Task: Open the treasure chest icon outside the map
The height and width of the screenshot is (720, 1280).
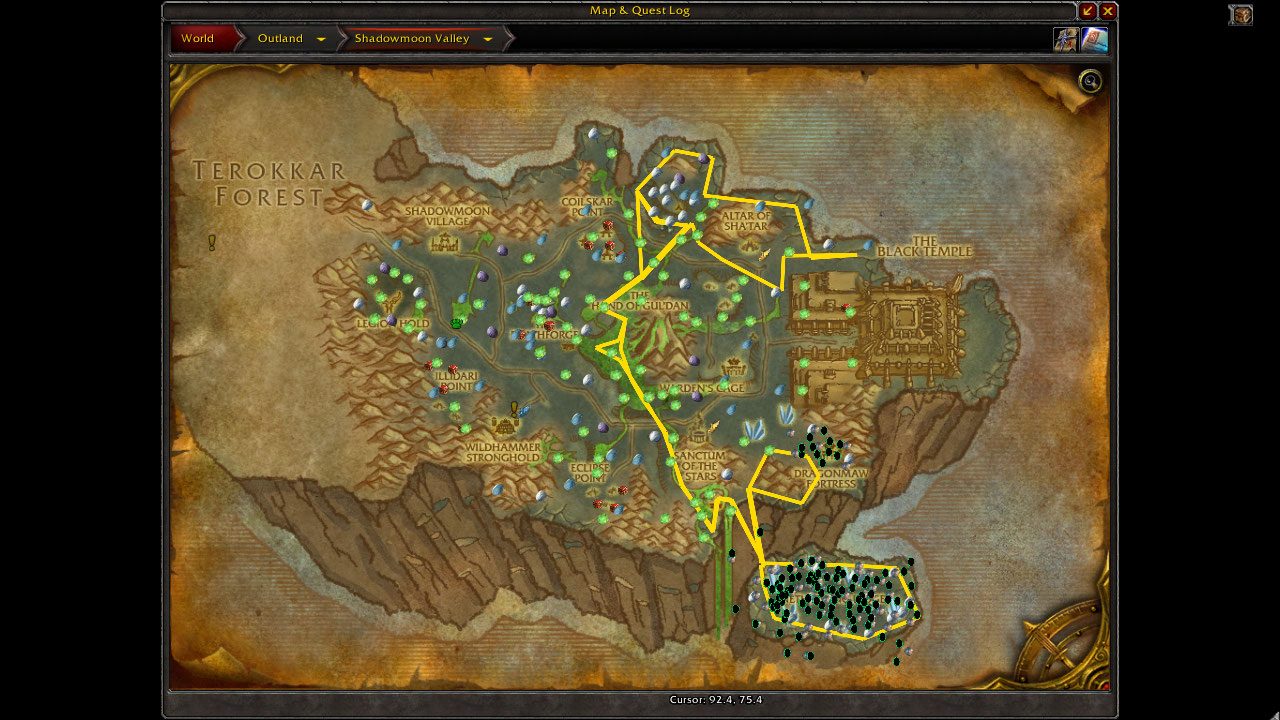Action: [1241, 15]
